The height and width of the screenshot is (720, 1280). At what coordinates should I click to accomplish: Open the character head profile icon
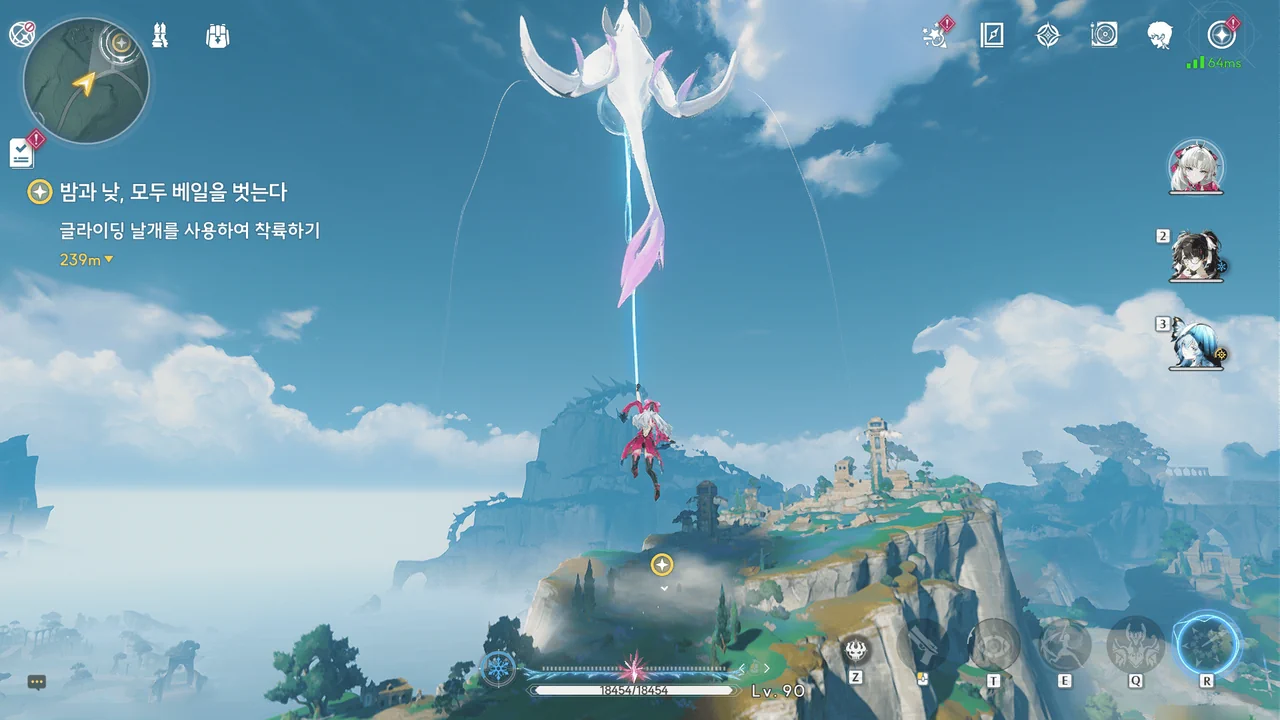(1160, 36)
